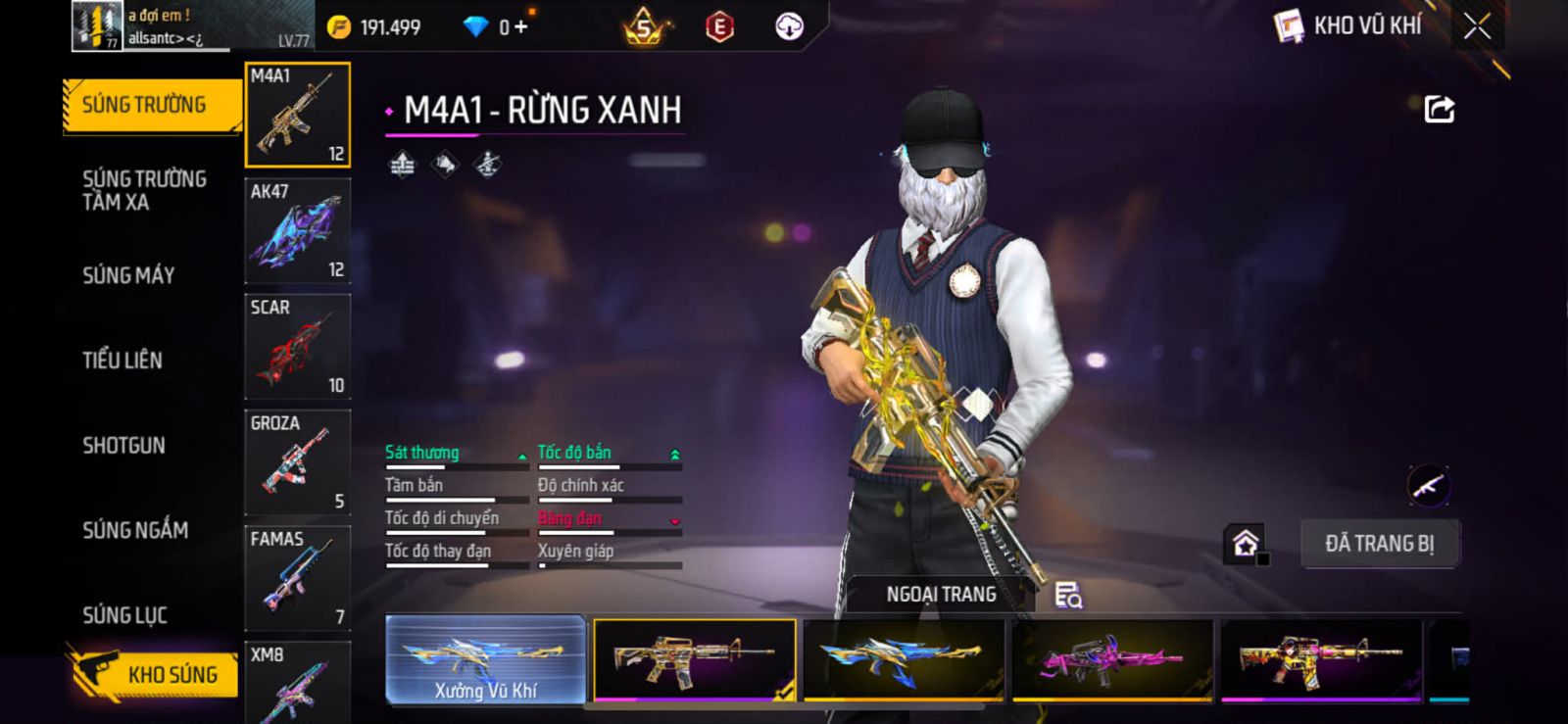Click the home icon button

[x=1246, y=544]
